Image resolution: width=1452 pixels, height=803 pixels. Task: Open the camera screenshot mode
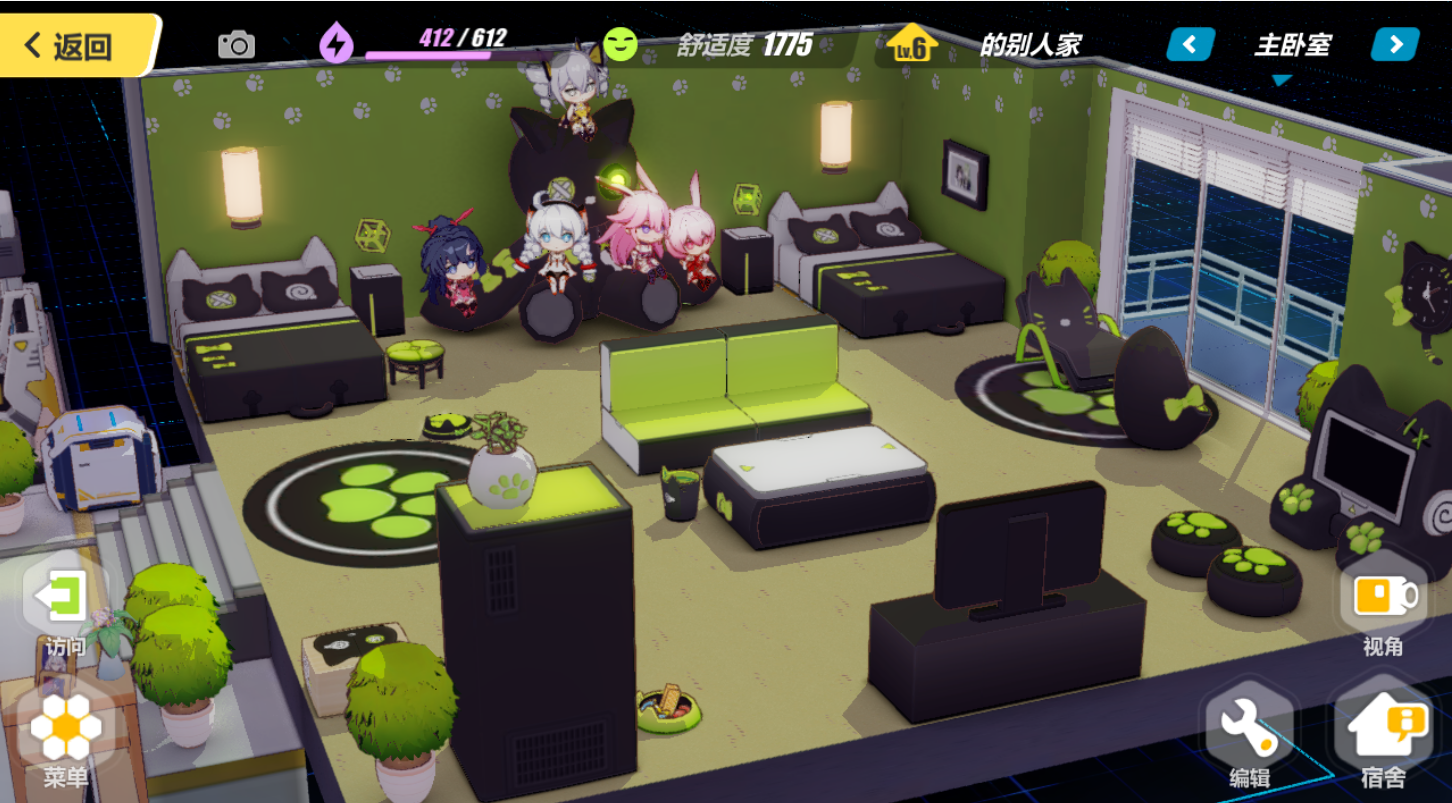[237, 45]
